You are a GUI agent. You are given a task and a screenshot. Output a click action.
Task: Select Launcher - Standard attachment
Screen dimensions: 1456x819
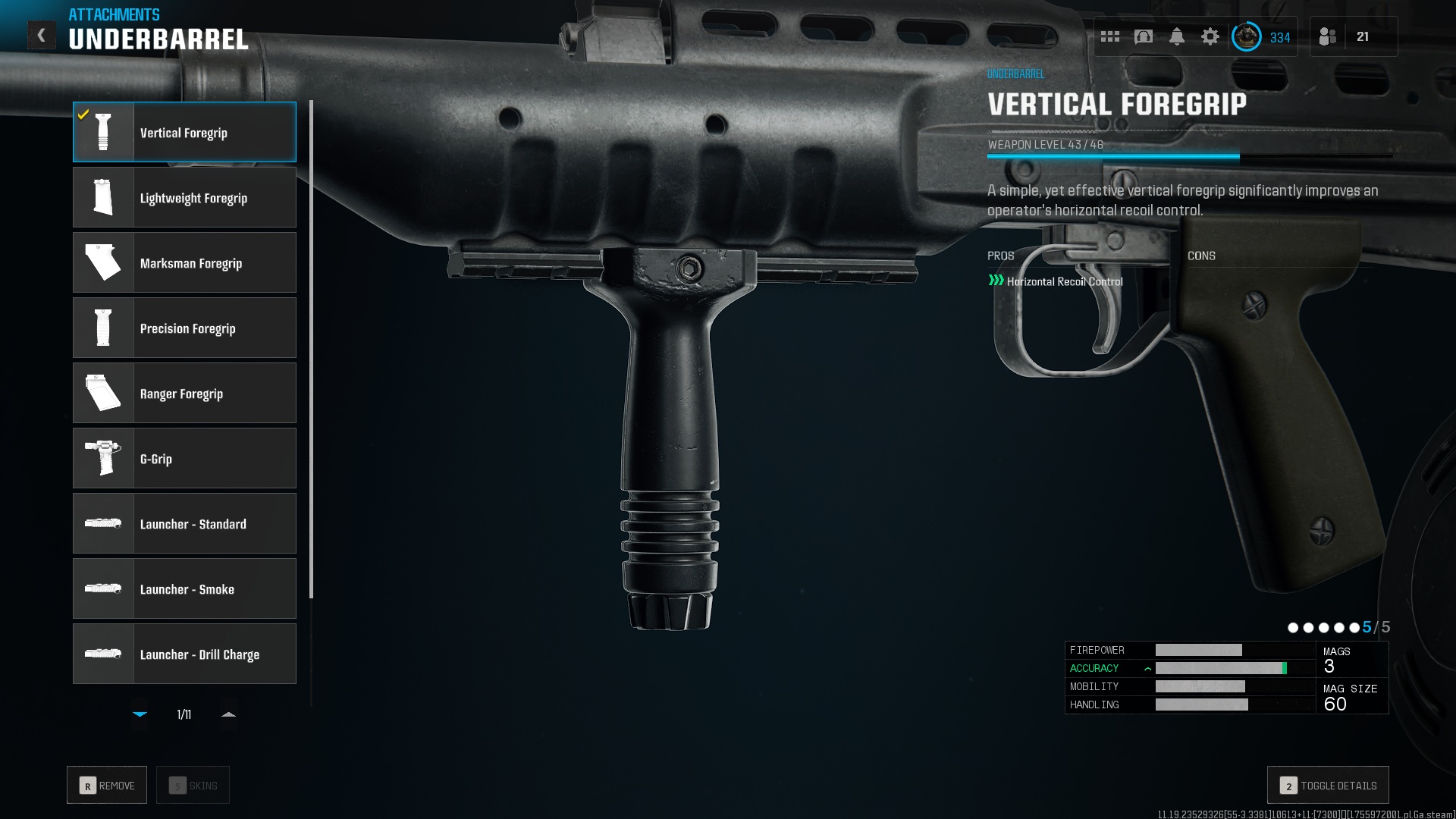184,523
